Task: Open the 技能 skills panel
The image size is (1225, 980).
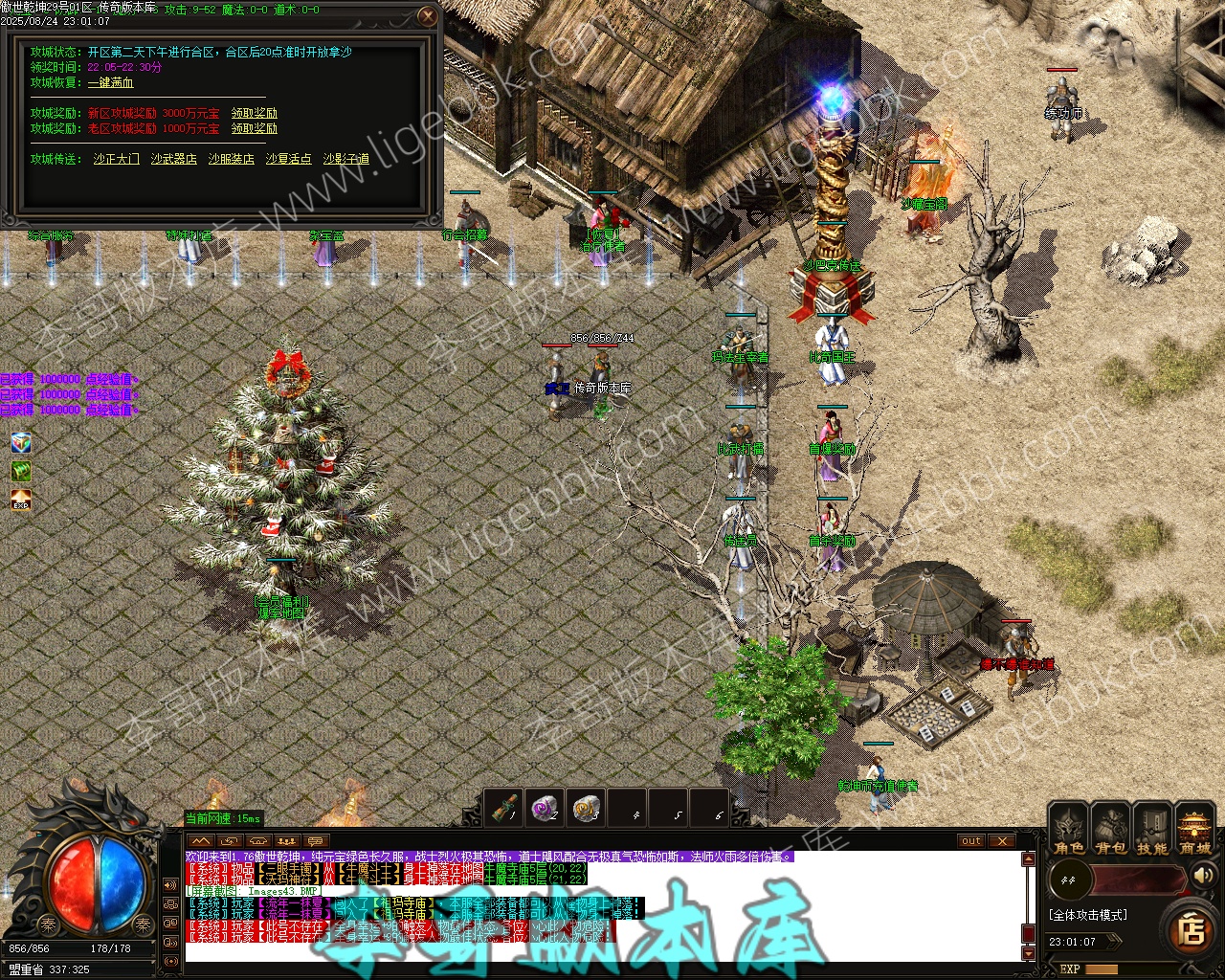Action: (x=1151, y=829)
